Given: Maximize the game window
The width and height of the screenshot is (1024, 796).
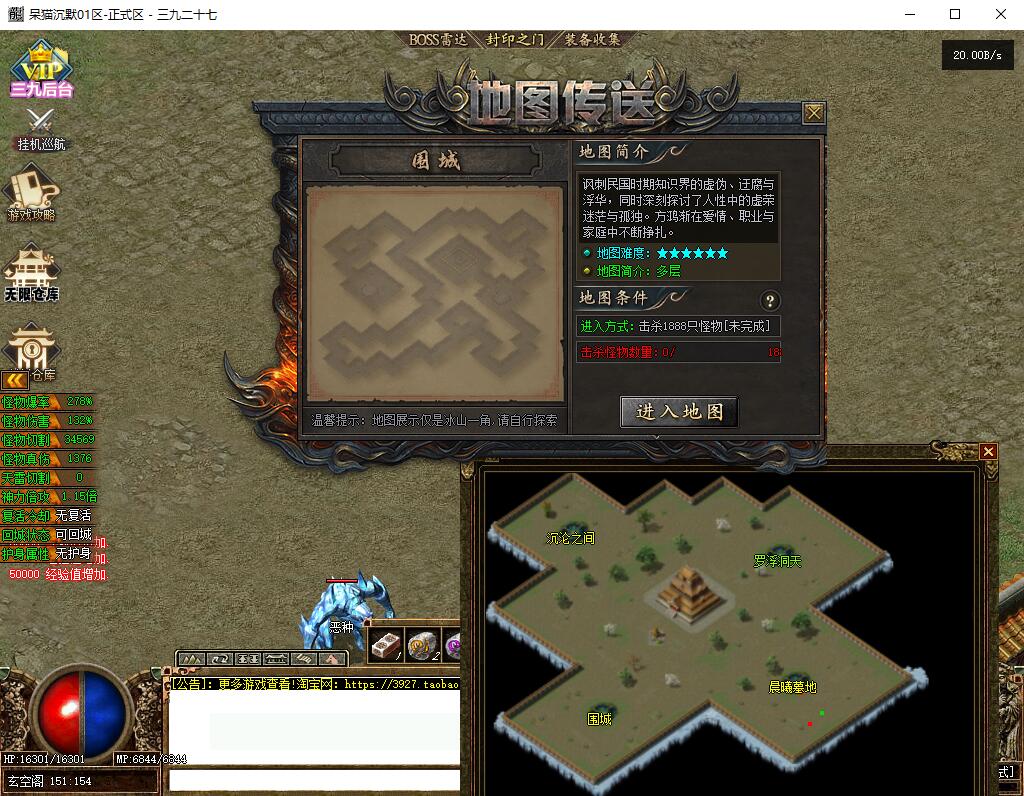Looking at the screenshot, I should coord(955,14).
